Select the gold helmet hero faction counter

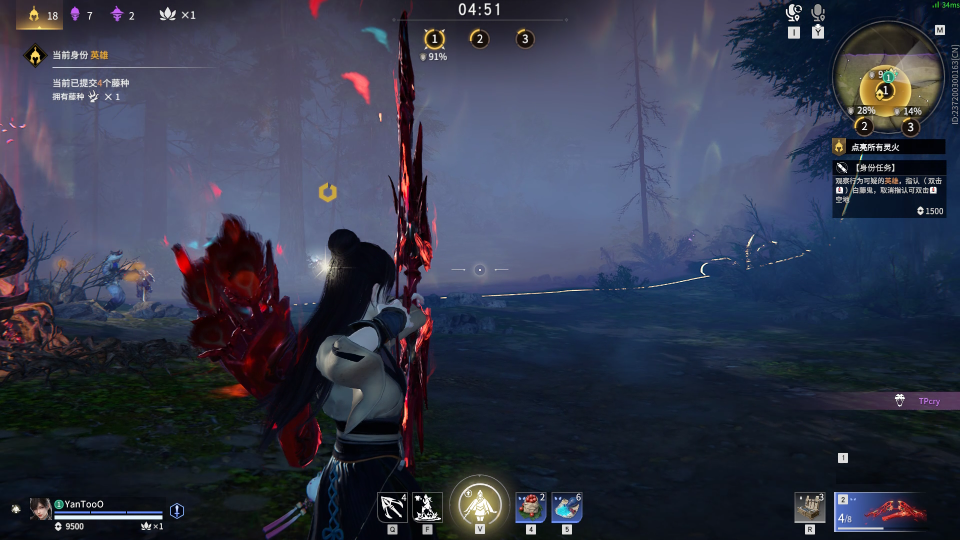click(x=39, y=15)
